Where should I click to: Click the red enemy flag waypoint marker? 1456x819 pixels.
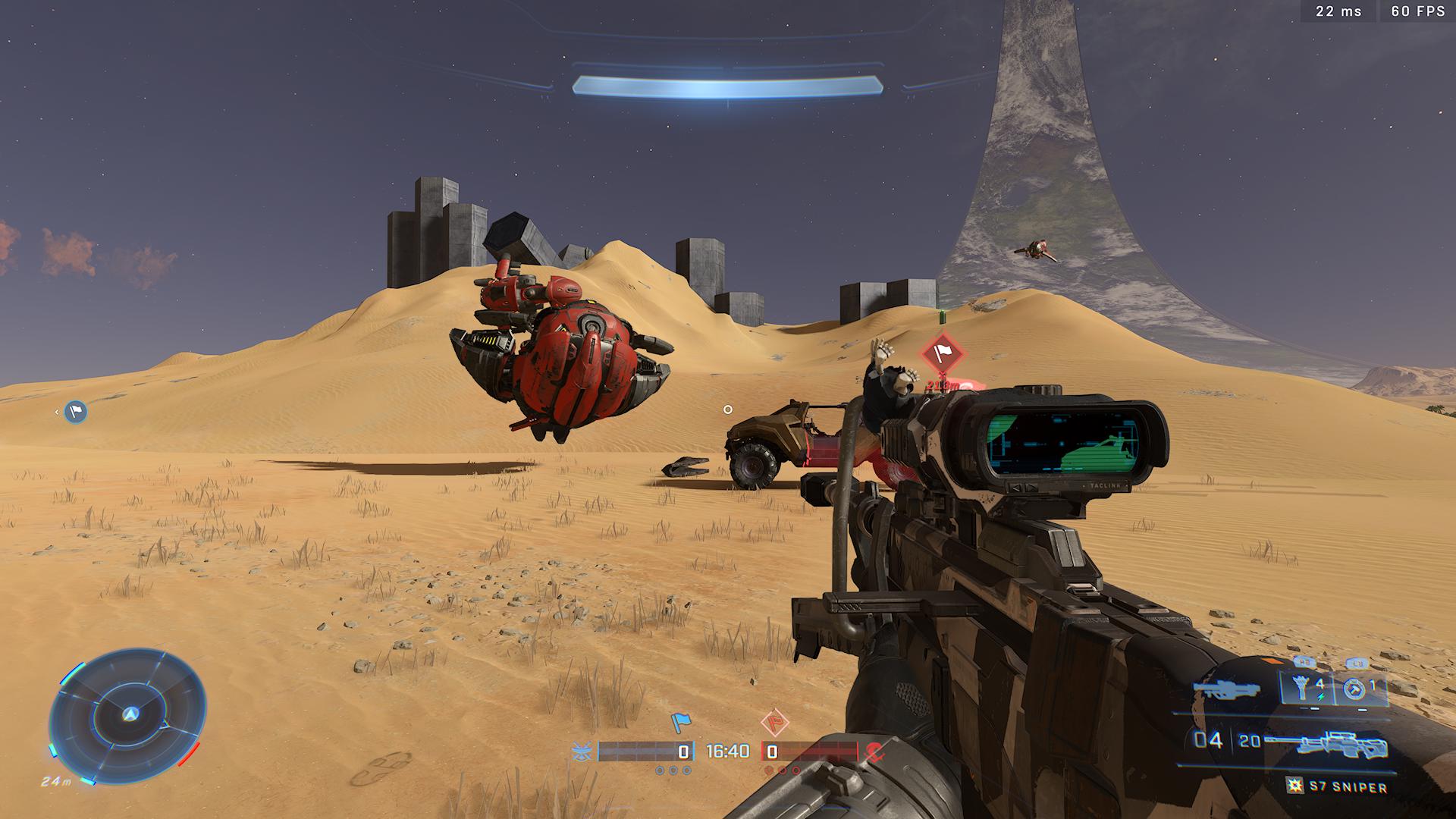pyautogui.click(x=942, y=353)
